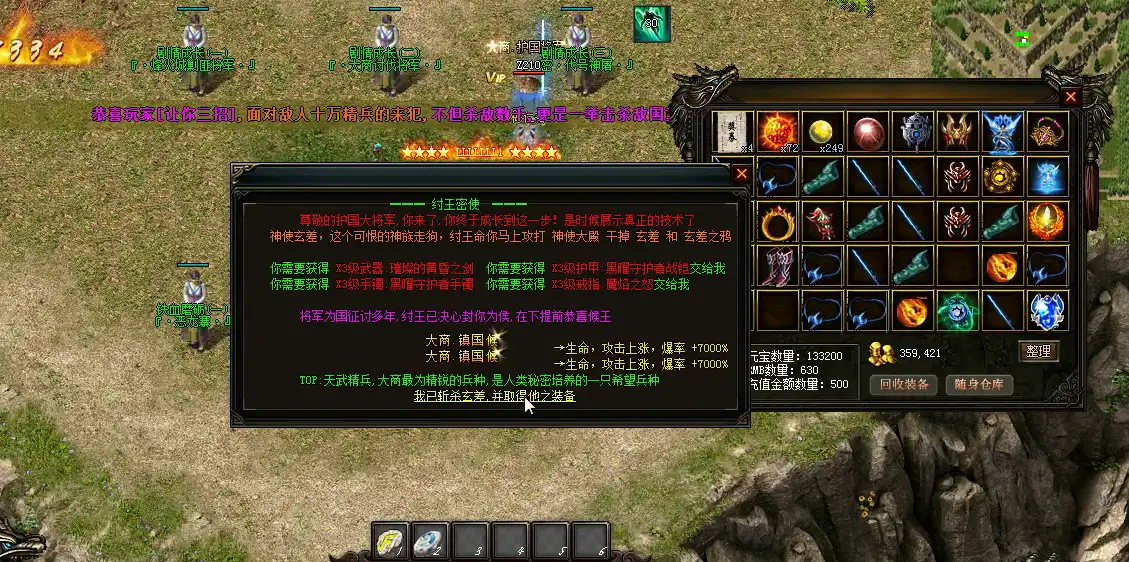1129x562 pixels.
Task: Select the dark red pearl orb
Action: pyautogui.click(x=868, y=132)
